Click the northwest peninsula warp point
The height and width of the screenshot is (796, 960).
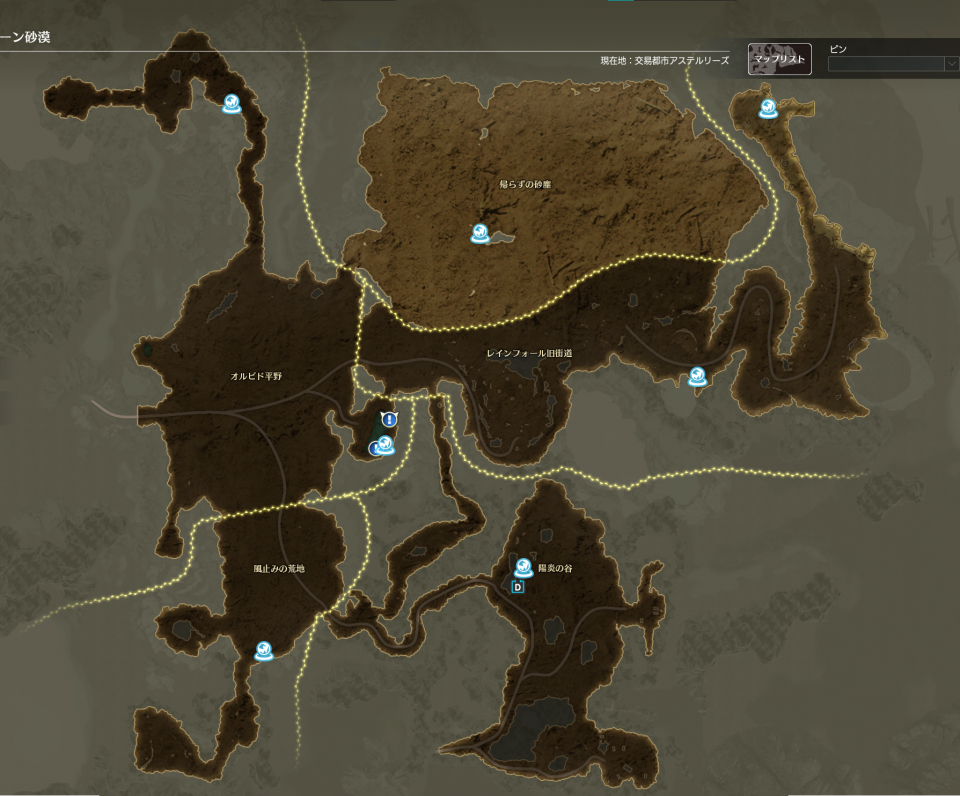(232, 103)
